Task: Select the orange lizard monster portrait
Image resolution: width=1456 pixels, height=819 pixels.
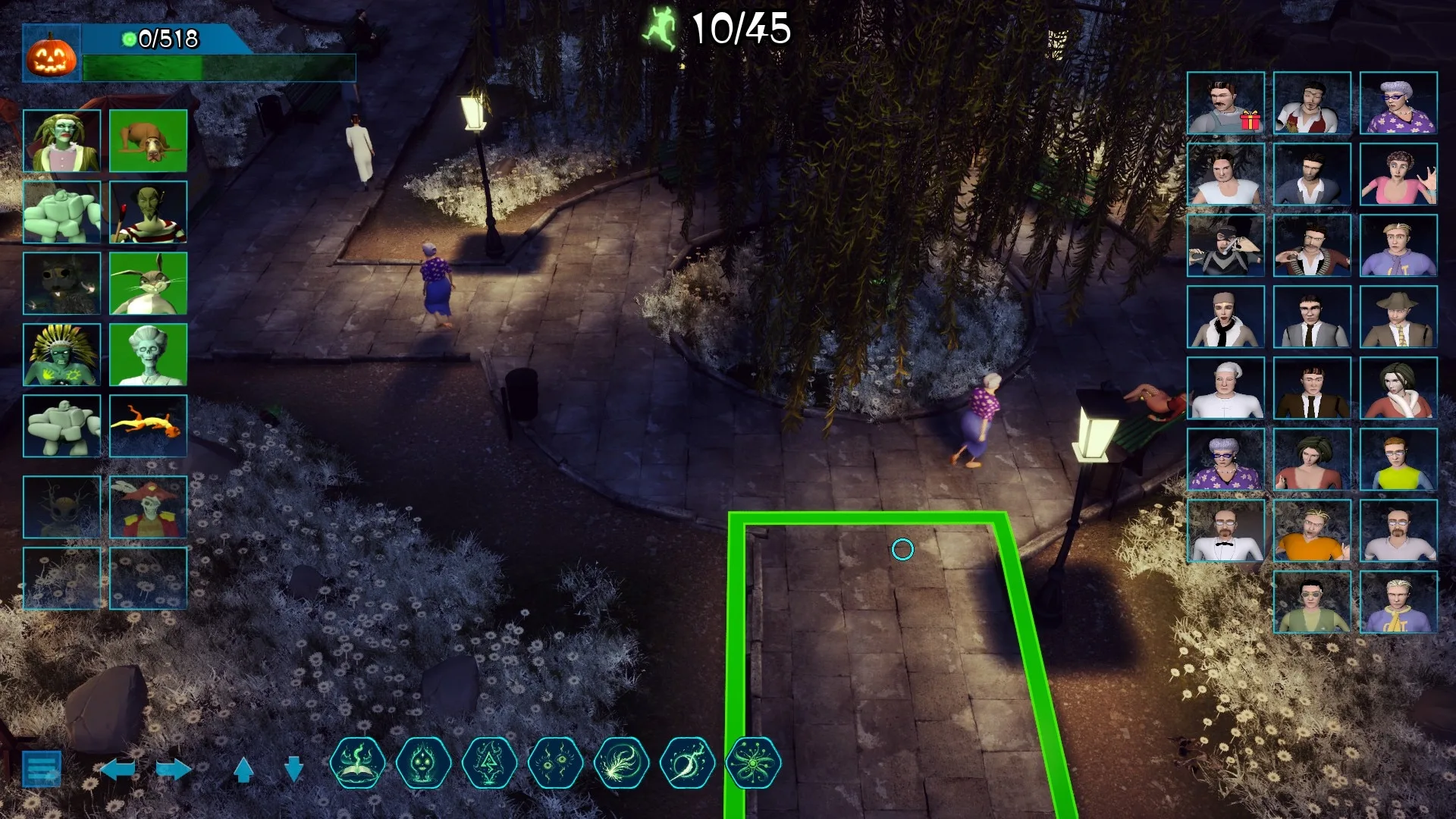Action: pyautogui.click(x=148, y=425)
